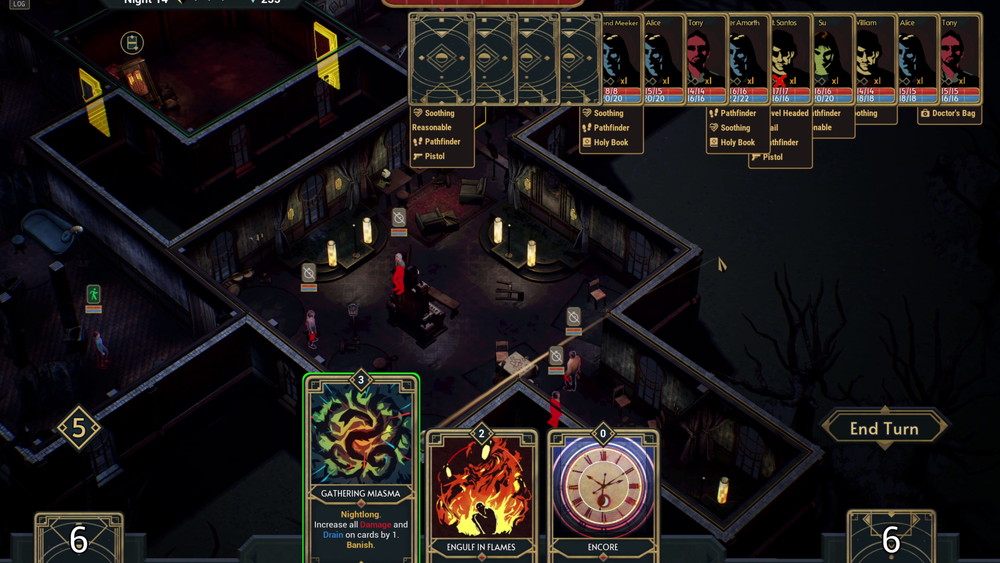
Task: Choose Su's green portrait card
Action: (832, 58)
